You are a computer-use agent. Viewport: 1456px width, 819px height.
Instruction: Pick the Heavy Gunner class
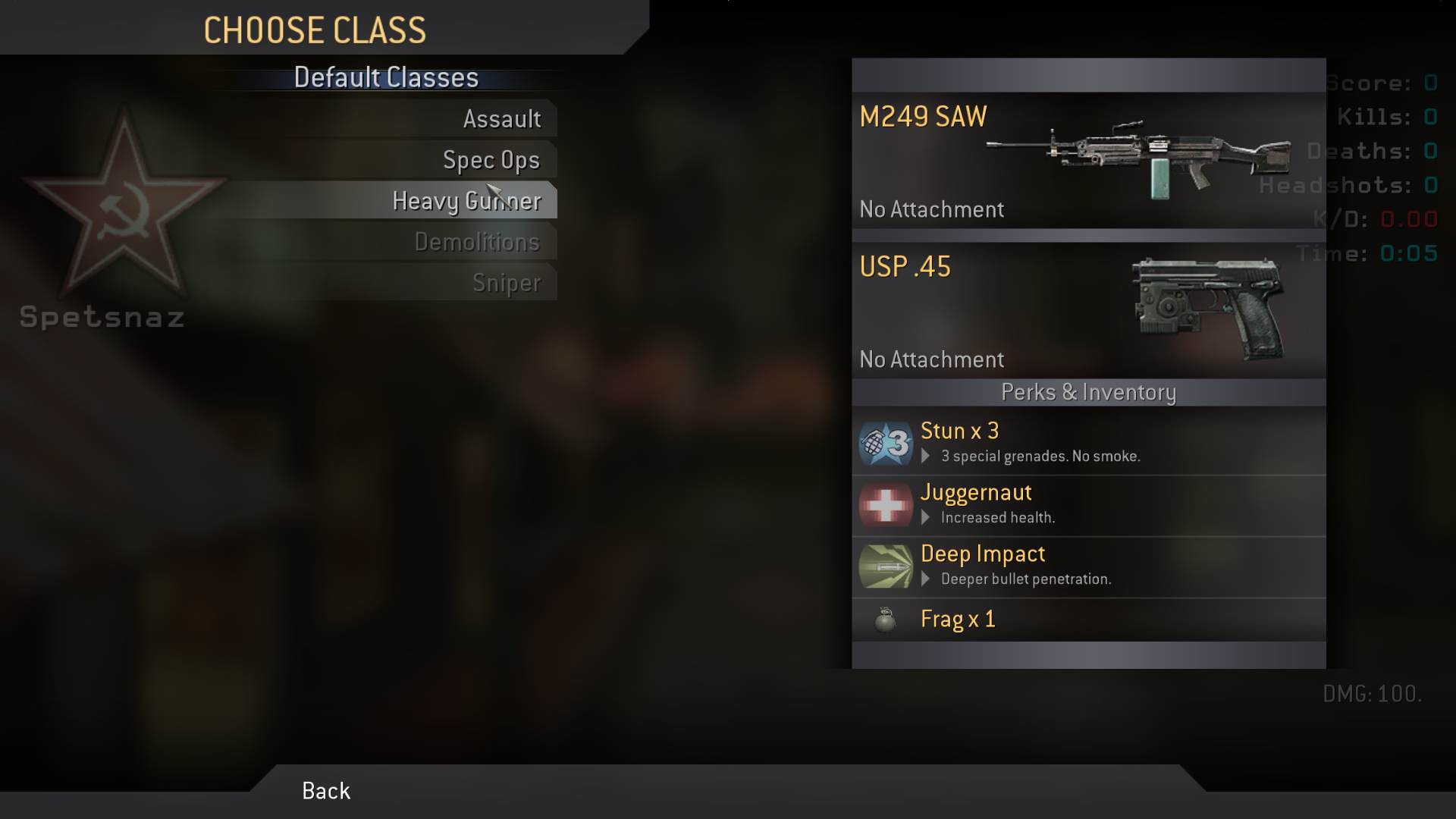[466, 201]
